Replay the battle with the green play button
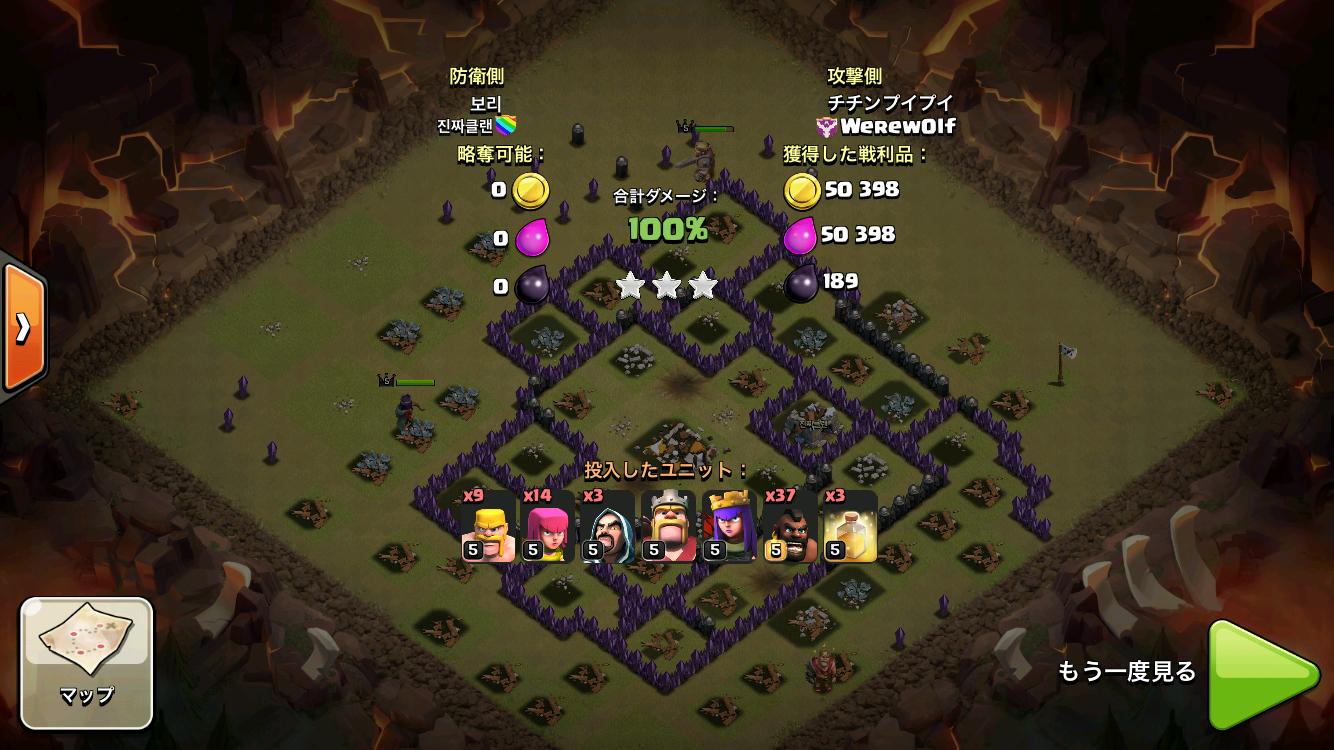The image size is (1334, 750). point(1262,674)
